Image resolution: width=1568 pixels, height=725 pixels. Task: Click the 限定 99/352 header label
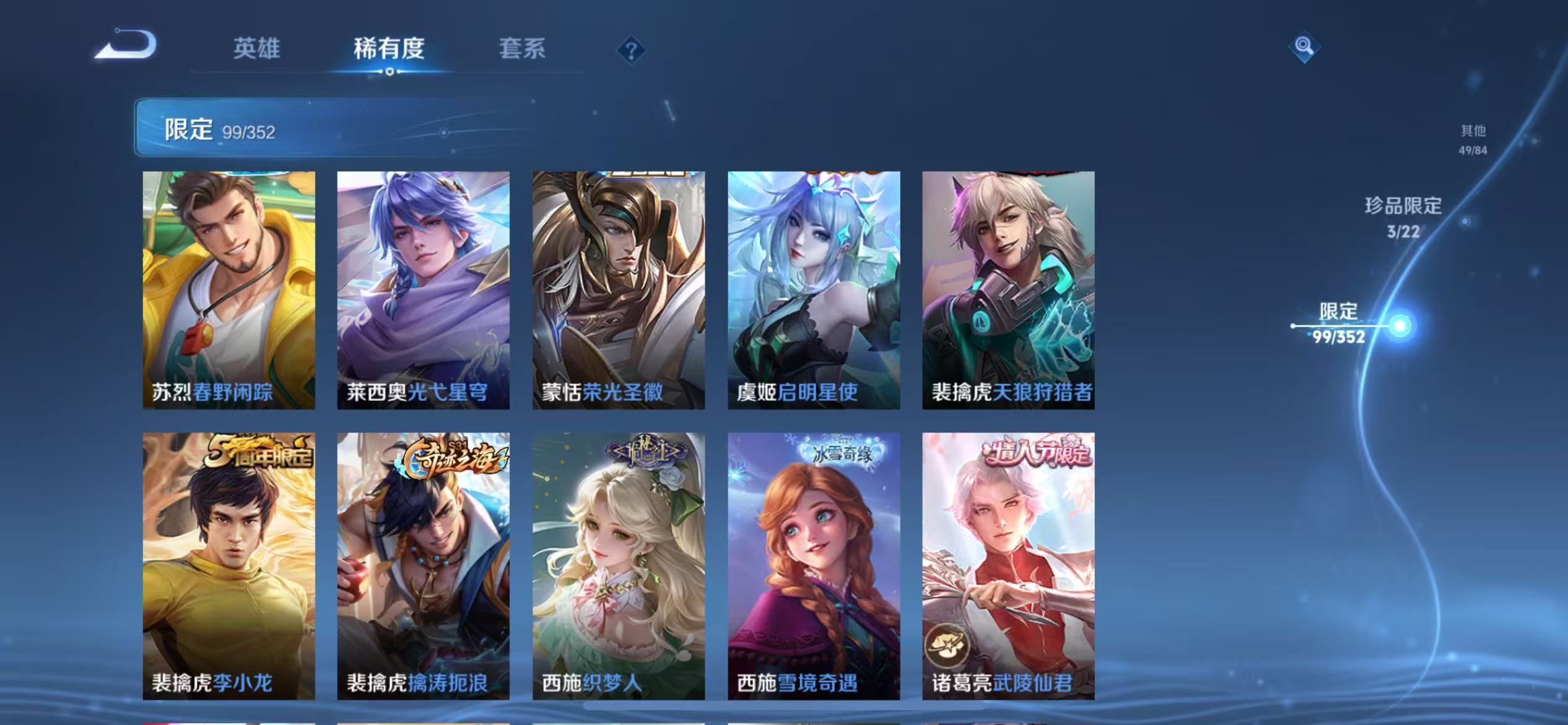point(219,128)
